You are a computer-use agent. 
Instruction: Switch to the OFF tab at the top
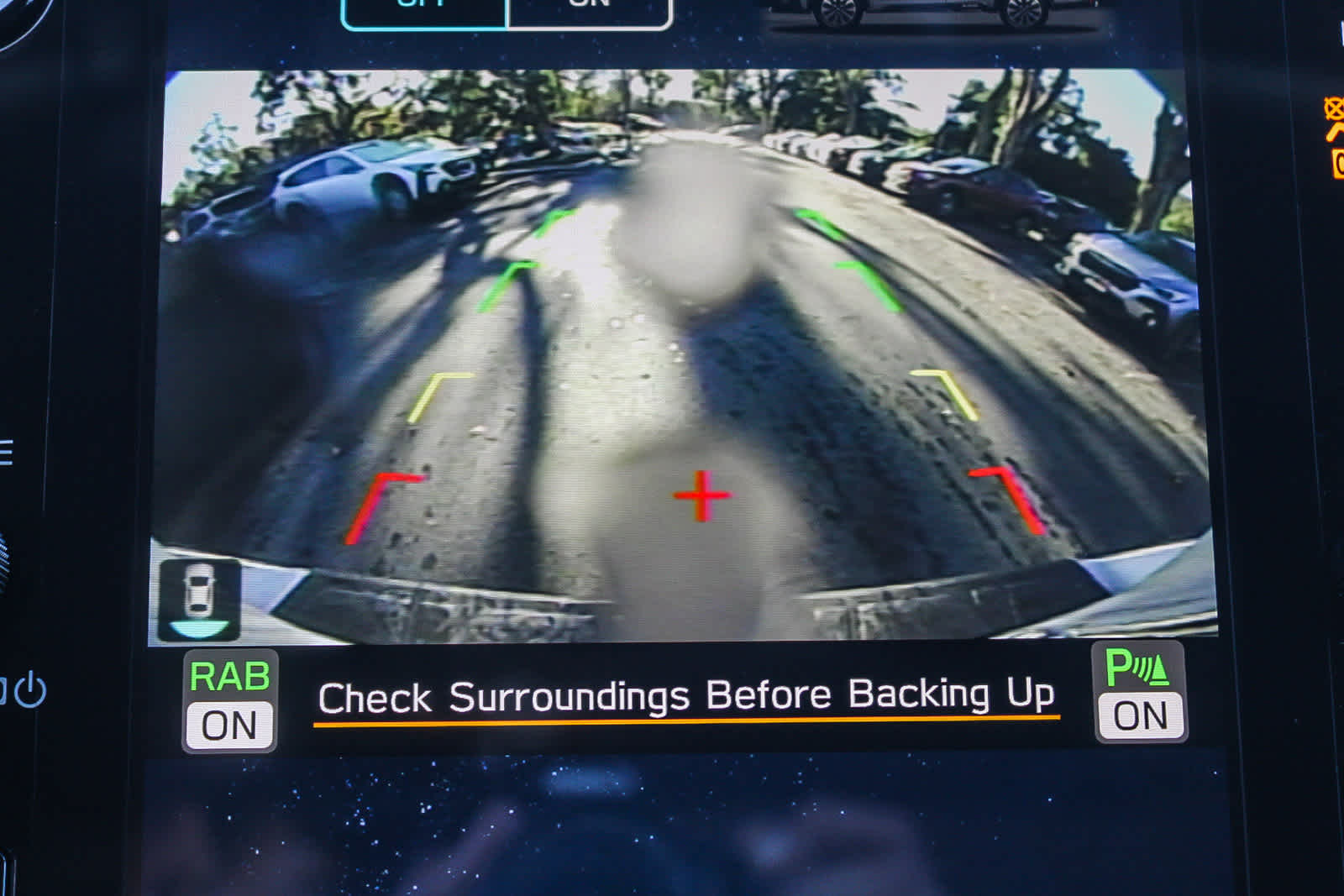click(x=424, y=8)
